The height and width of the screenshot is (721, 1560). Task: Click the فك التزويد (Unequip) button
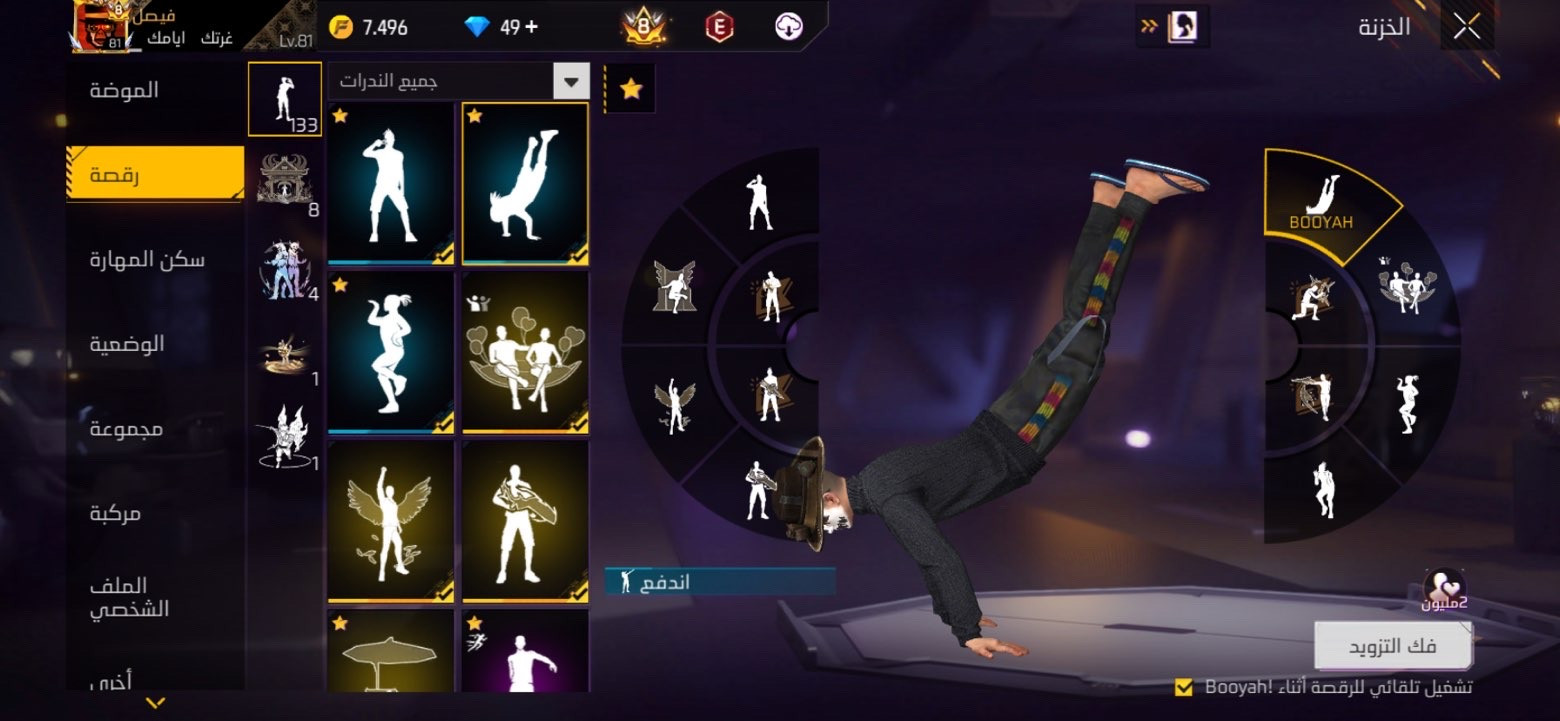(1392, 646)
